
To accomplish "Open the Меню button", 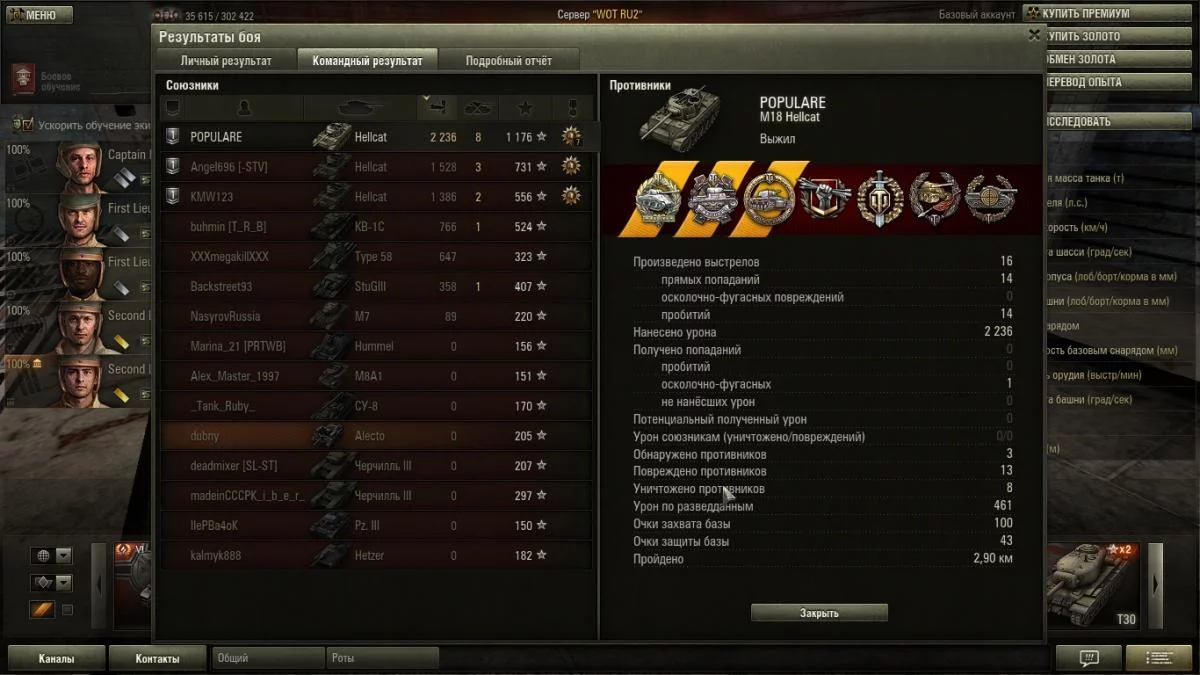I will pos(40,15).
